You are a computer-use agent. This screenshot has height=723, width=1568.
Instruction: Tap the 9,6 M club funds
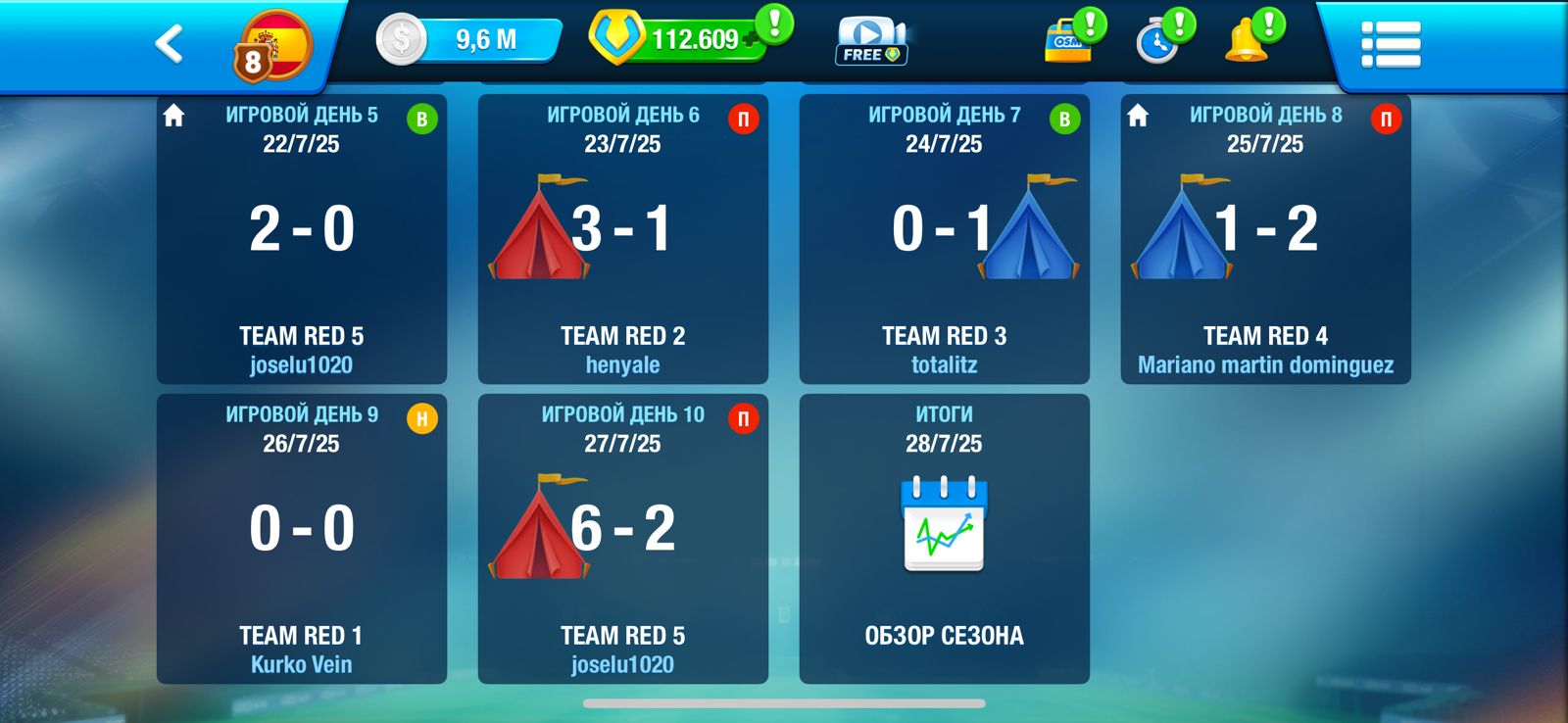coord(470,40)
